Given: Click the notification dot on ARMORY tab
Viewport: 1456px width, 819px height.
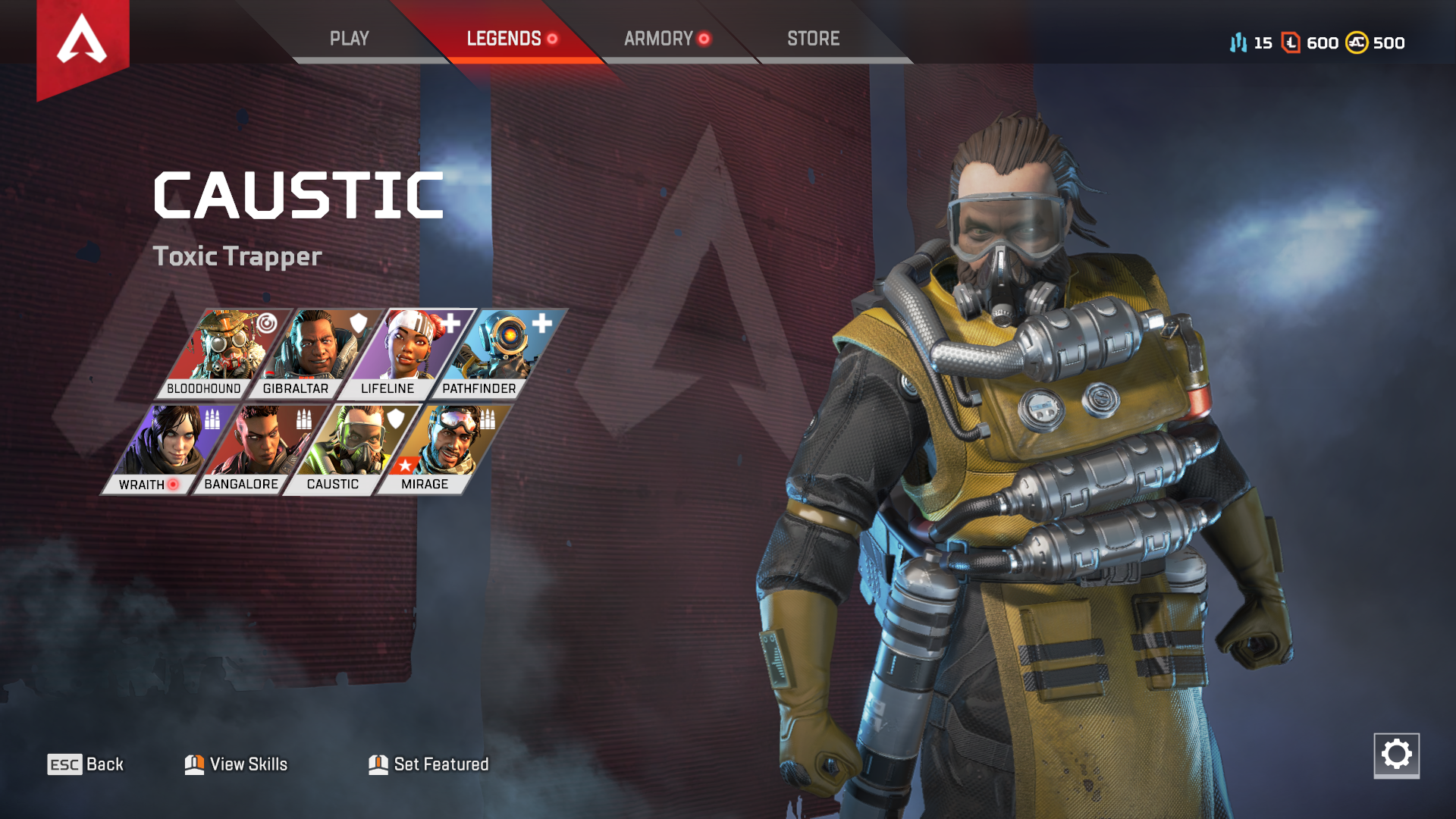Looking at the screenshot, I should (703, 39).
